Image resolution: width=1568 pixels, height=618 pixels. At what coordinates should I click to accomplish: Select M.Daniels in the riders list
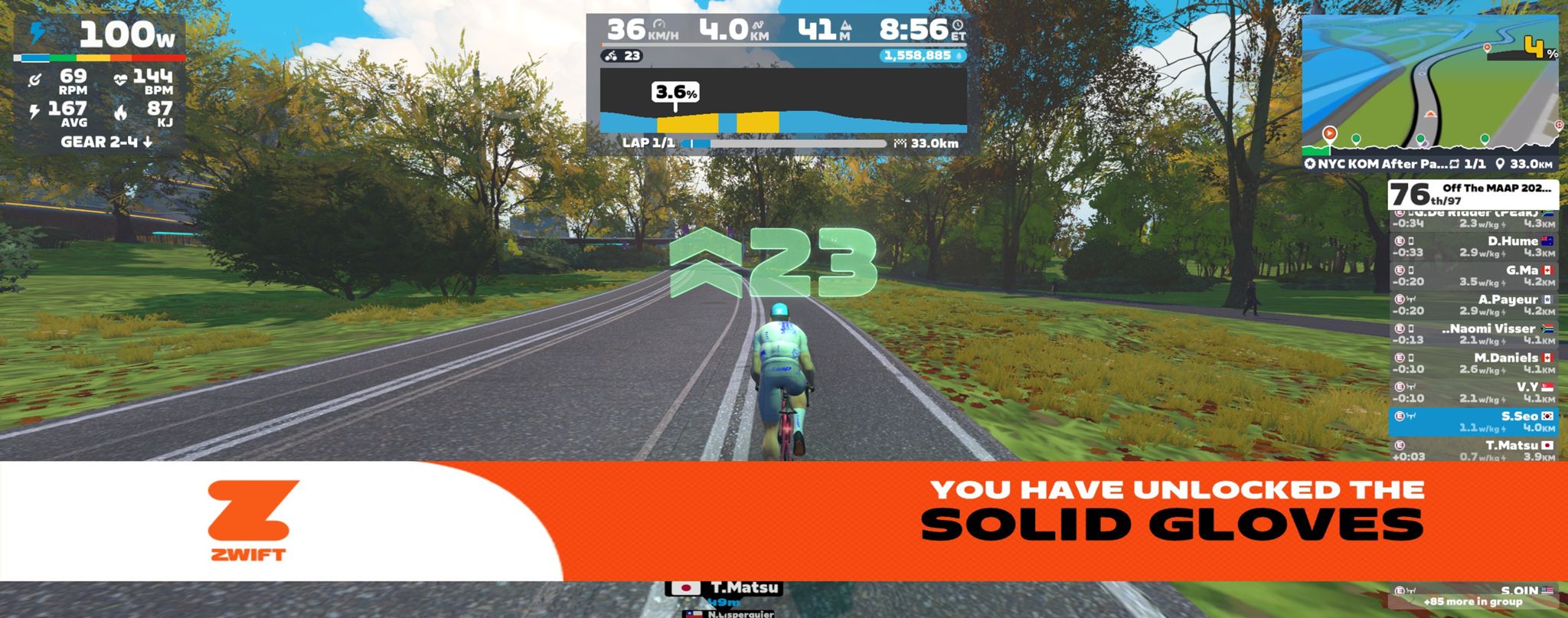(1473, 363)
